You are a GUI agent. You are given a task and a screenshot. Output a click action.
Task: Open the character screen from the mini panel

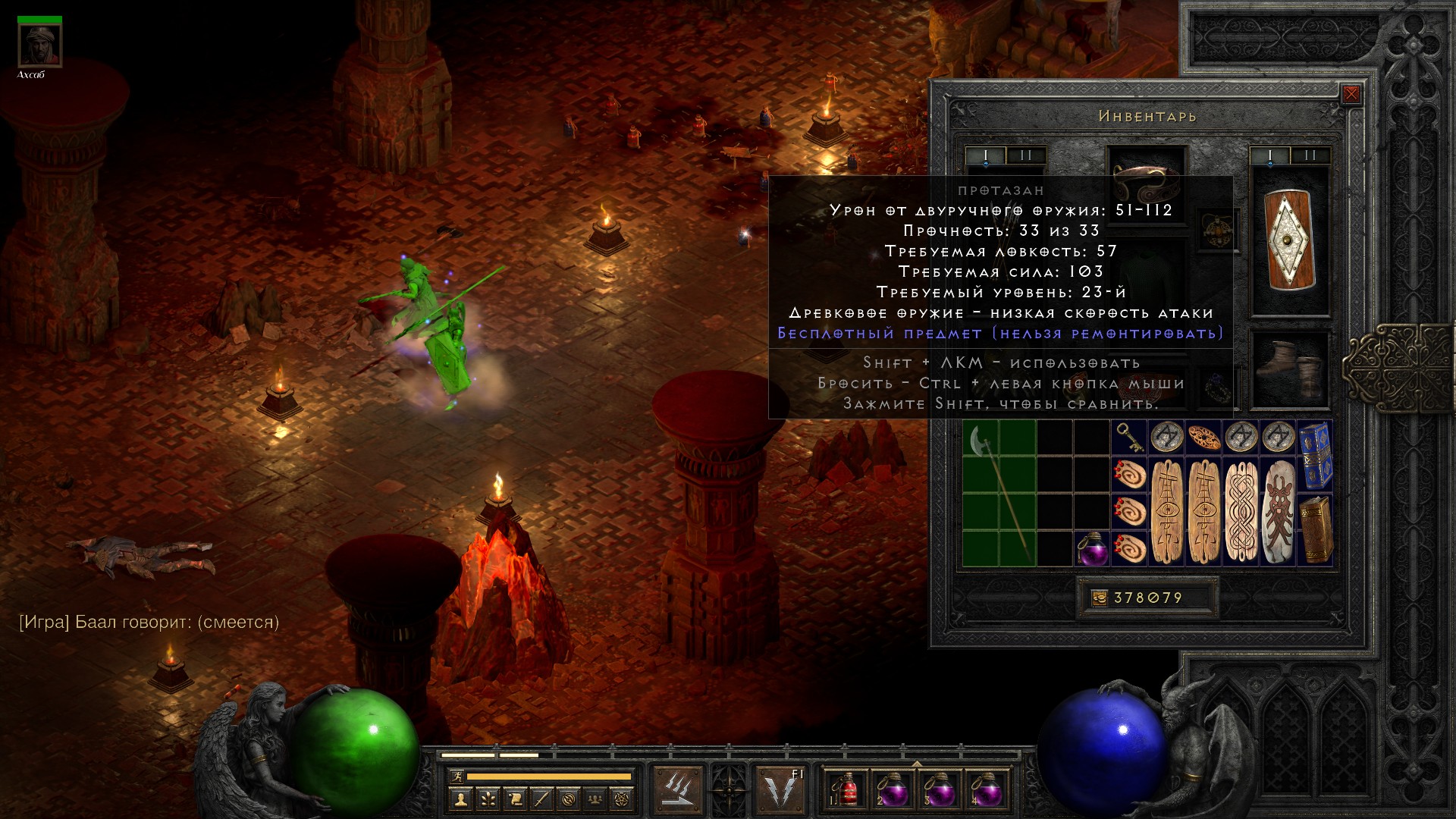pyautogui.click(x=460, y=799)
